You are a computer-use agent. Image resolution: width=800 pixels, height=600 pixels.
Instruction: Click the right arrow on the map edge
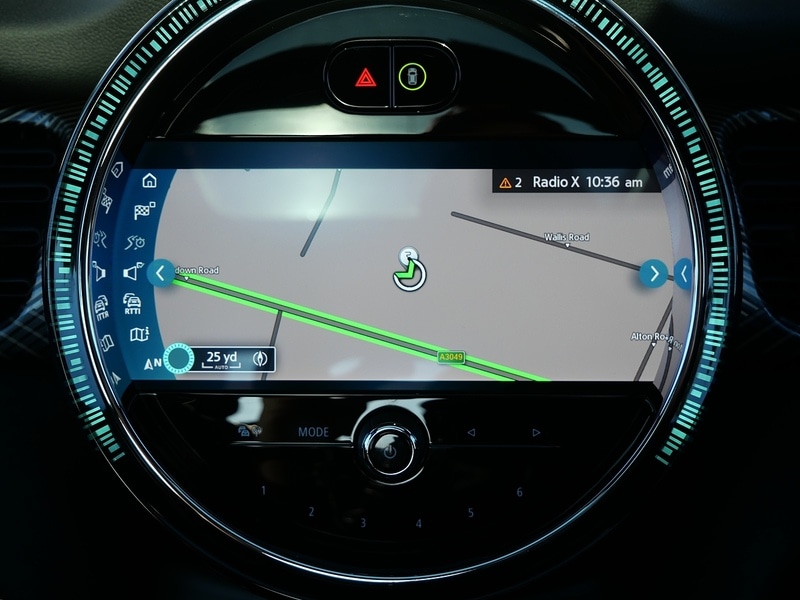click(x=653, y=272)
